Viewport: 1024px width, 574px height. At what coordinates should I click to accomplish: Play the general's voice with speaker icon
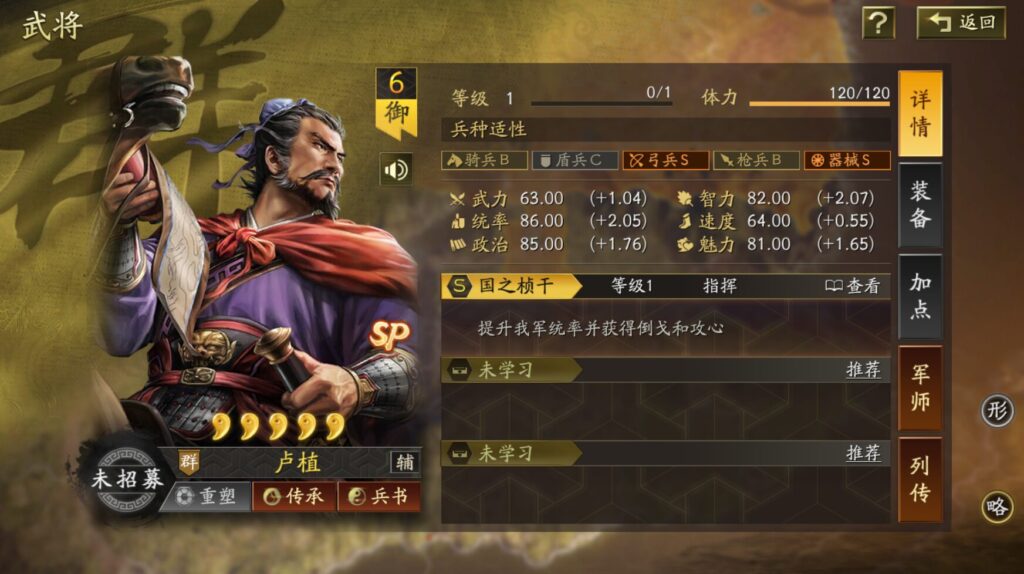(396, 169)
